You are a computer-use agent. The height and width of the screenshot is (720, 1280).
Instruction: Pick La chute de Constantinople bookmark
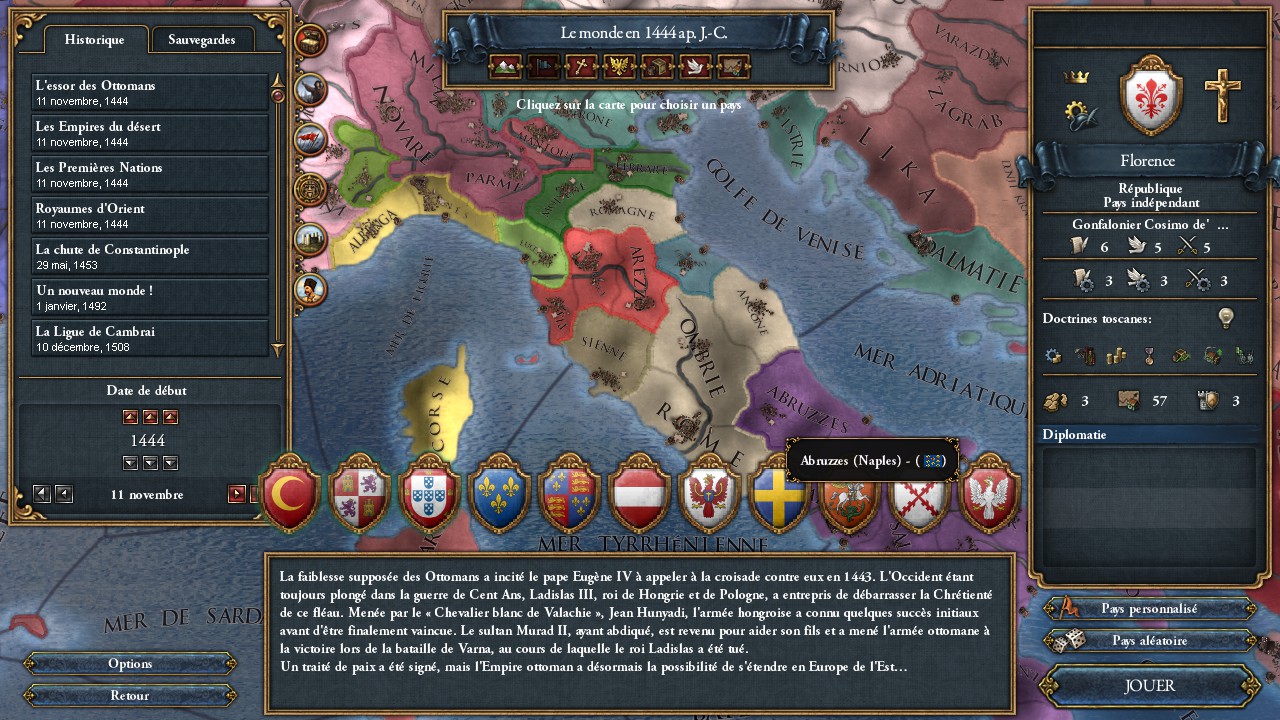(150, 256)
